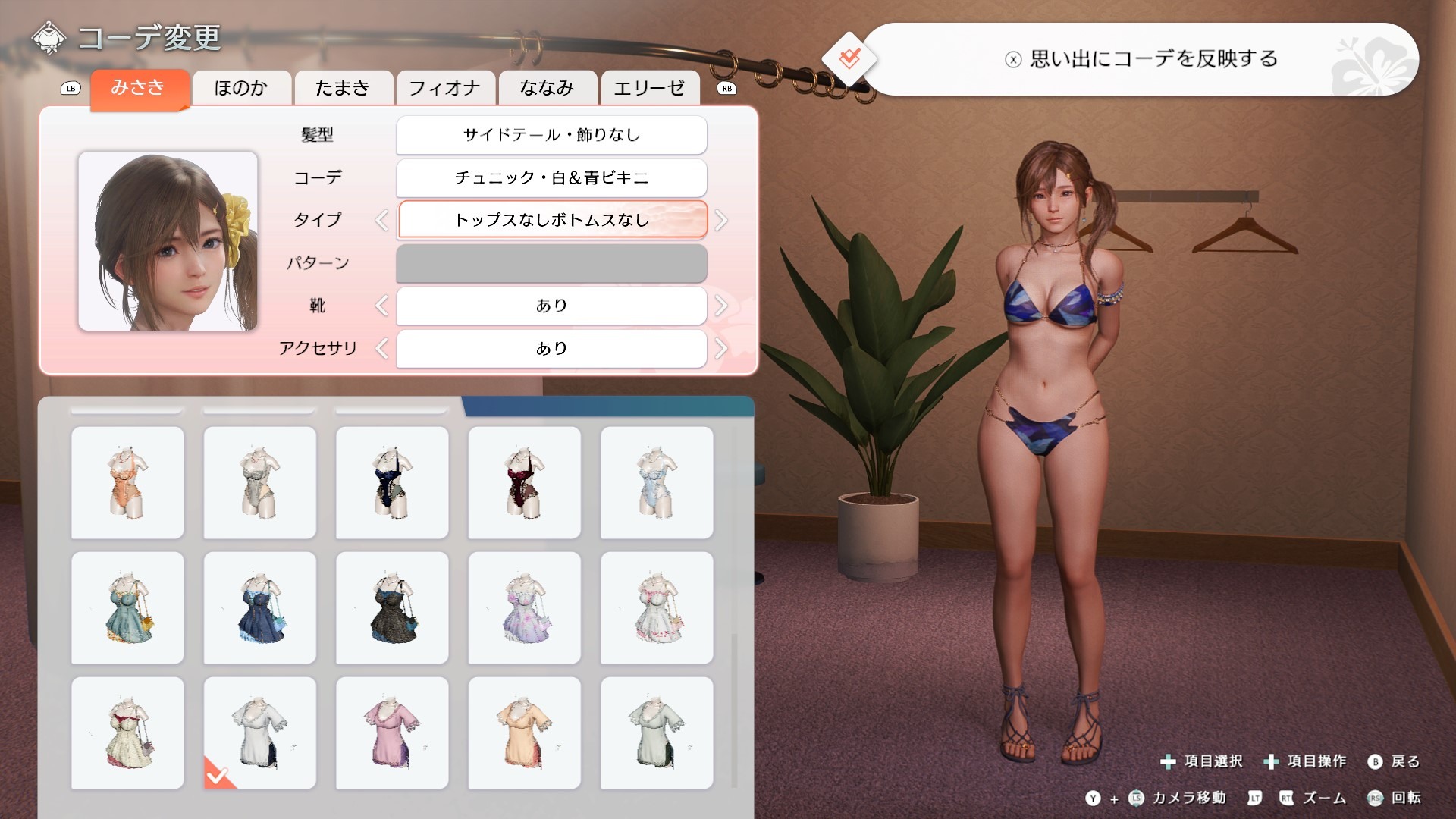Open the たまき character tab
This screenshot has width=1456, height=819.
[x=343, y=89]
